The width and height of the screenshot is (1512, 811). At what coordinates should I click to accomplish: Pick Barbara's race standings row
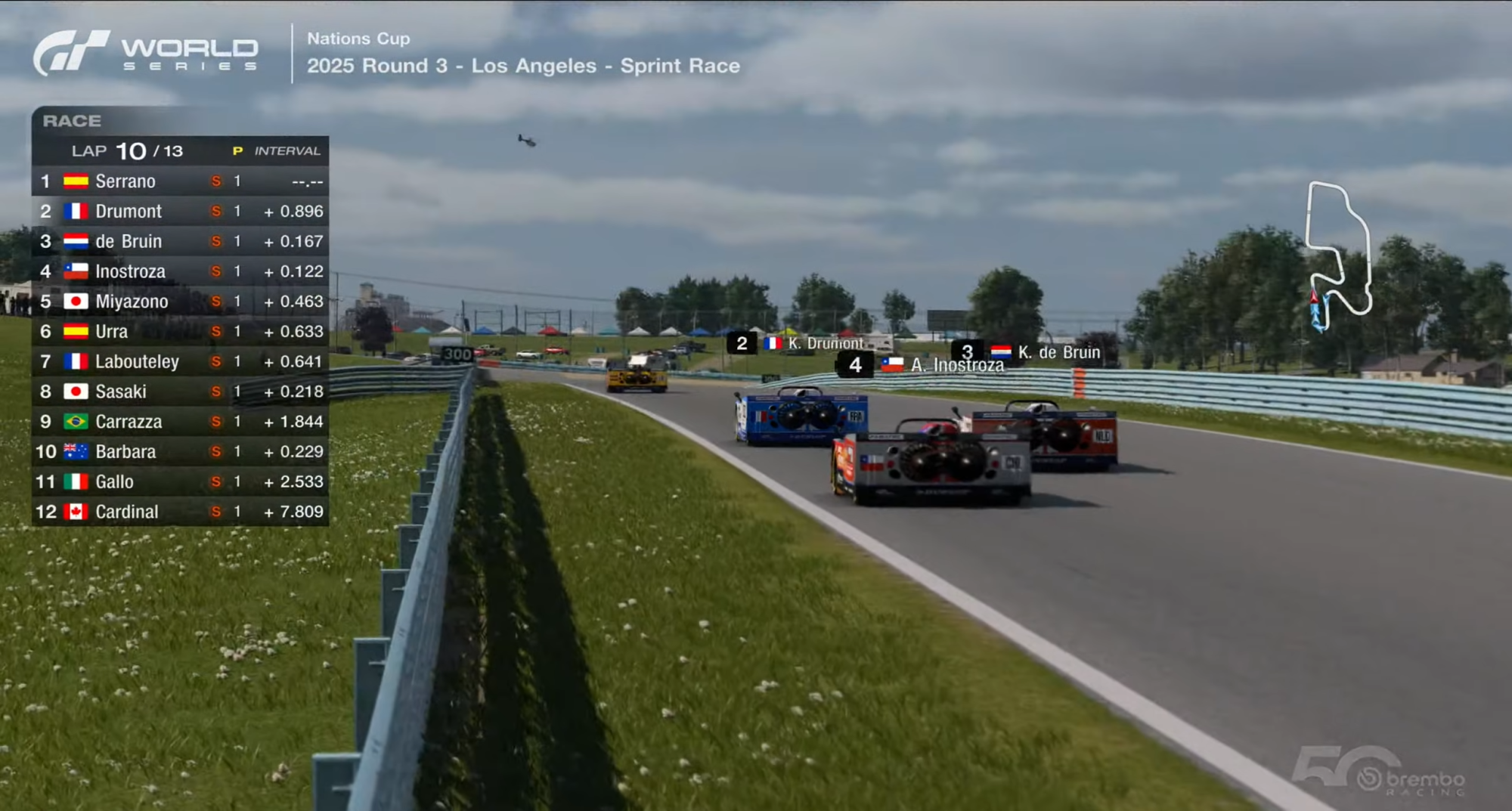180,451
